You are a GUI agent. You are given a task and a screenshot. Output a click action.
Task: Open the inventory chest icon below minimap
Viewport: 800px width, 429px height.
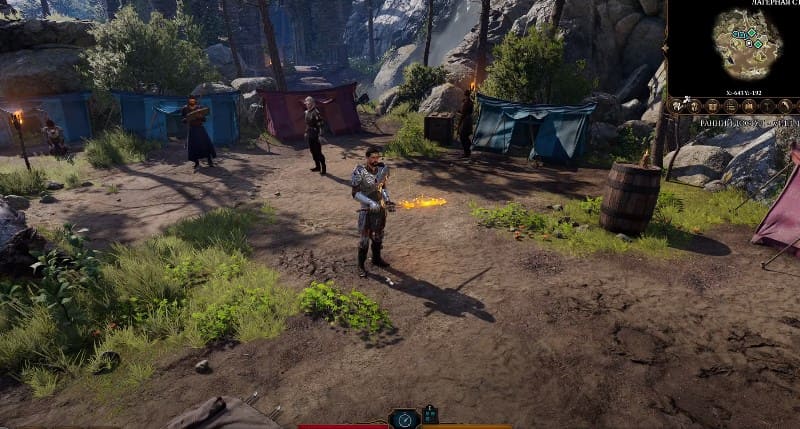point(712,107)
